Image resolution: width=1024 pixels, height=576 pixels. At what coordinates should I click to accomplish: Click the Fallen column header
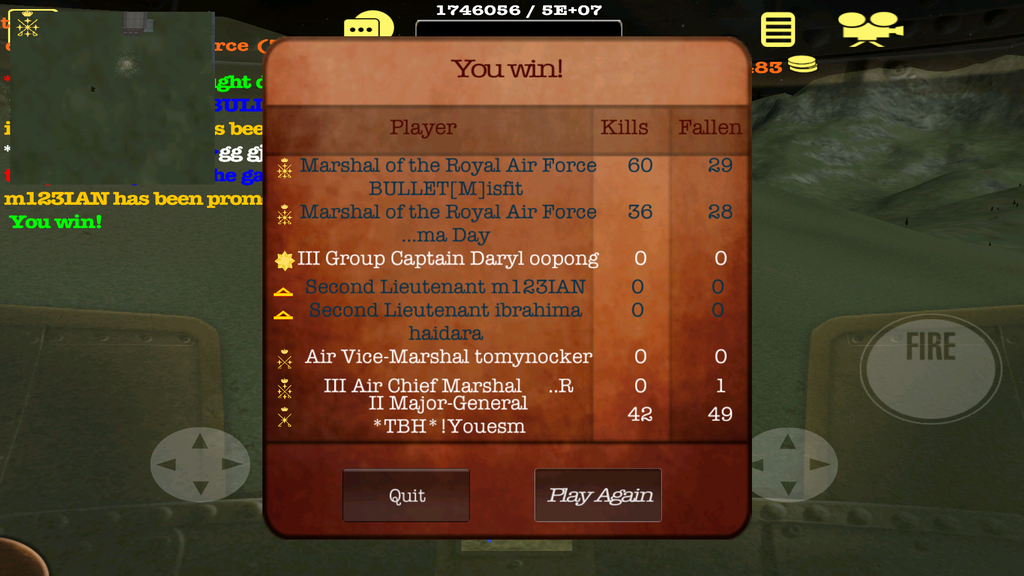pyautogui.click(x=710, y=128)
